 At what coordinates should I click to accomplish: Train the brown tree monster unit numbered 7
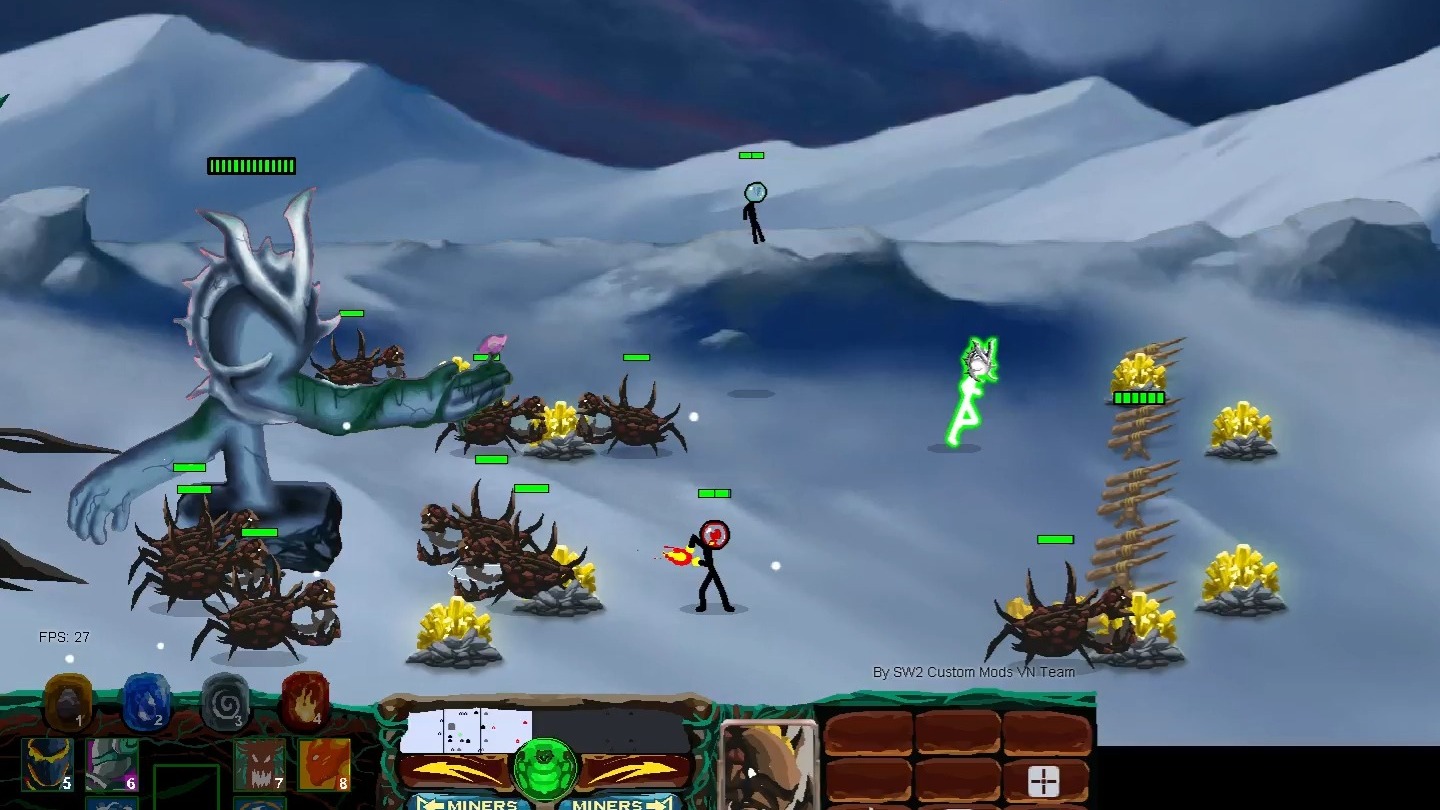tap(260, 765)
